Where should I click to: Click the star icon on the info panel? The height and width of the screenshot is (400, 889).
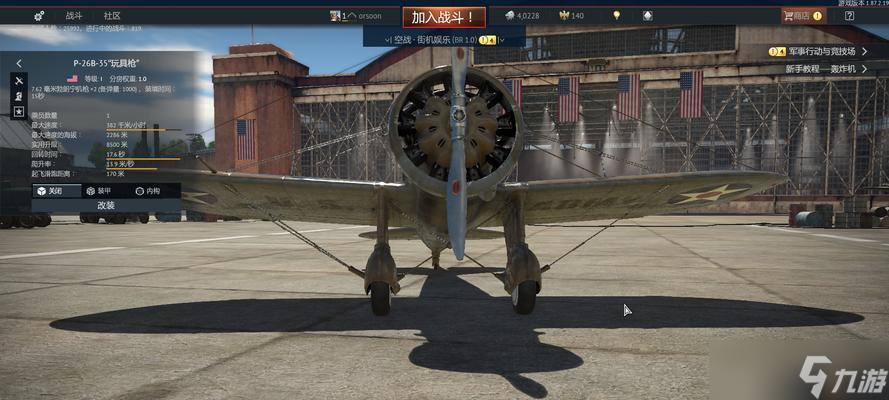(19, 112)
